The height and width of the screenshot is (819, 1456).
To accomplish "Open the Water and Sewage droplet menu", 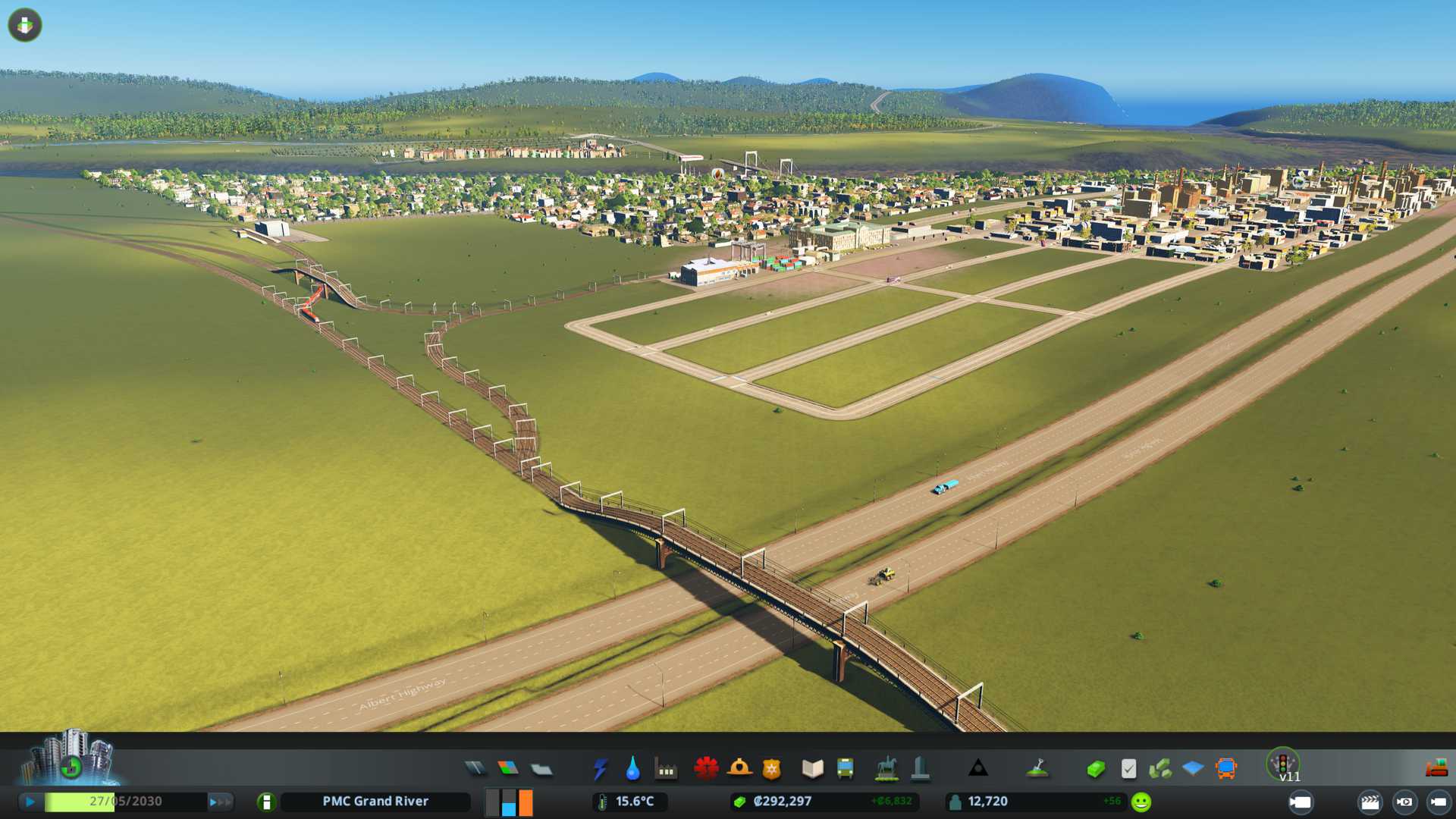I will click(x=632, y=769).
